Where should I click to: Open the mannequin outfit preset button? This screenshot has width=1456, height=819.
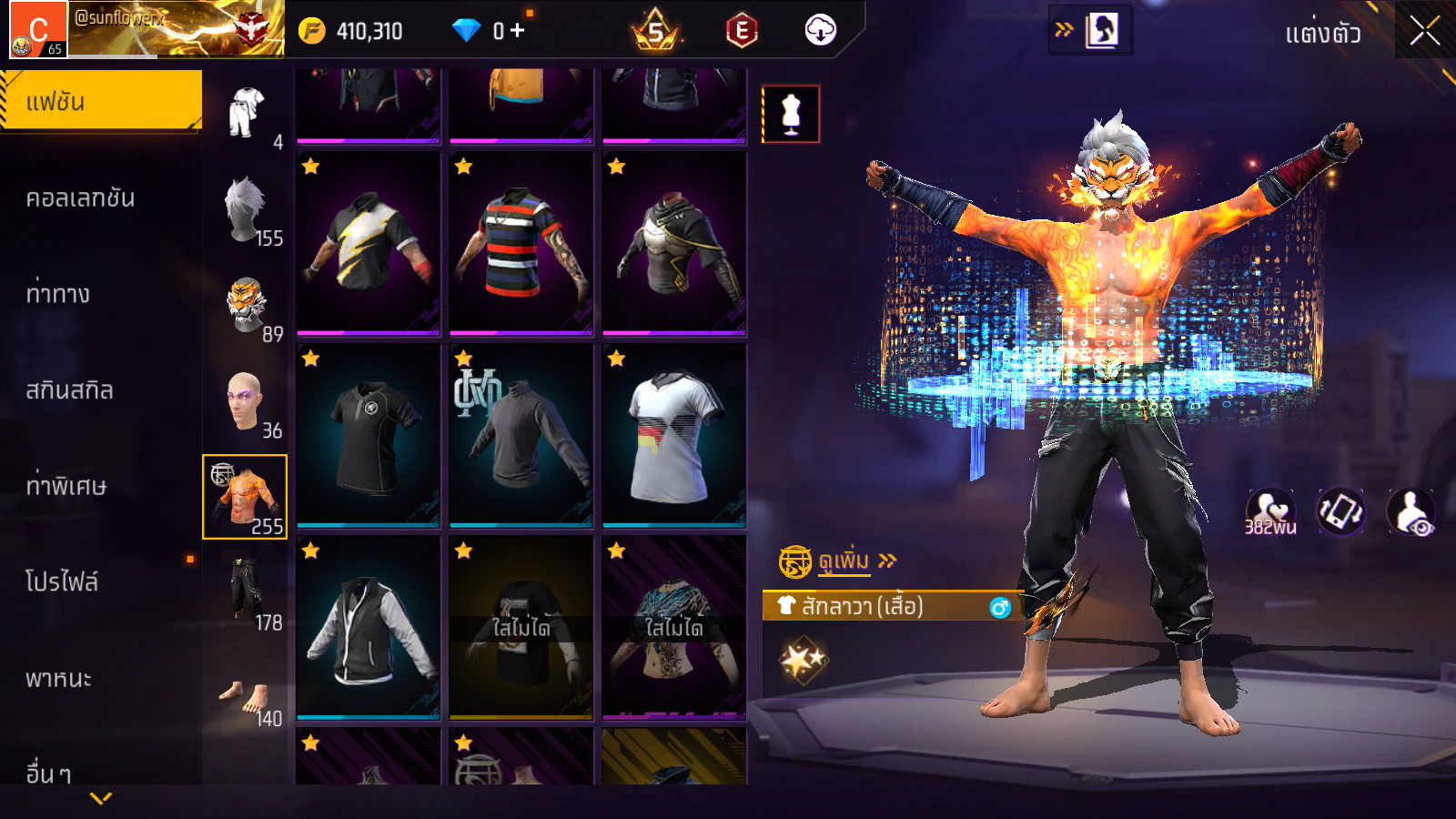tap(791, 115)
